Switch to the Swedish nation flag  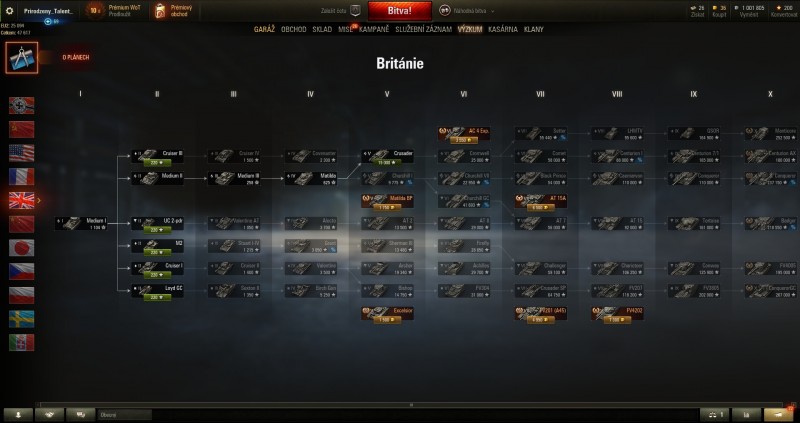click(21, 318)
